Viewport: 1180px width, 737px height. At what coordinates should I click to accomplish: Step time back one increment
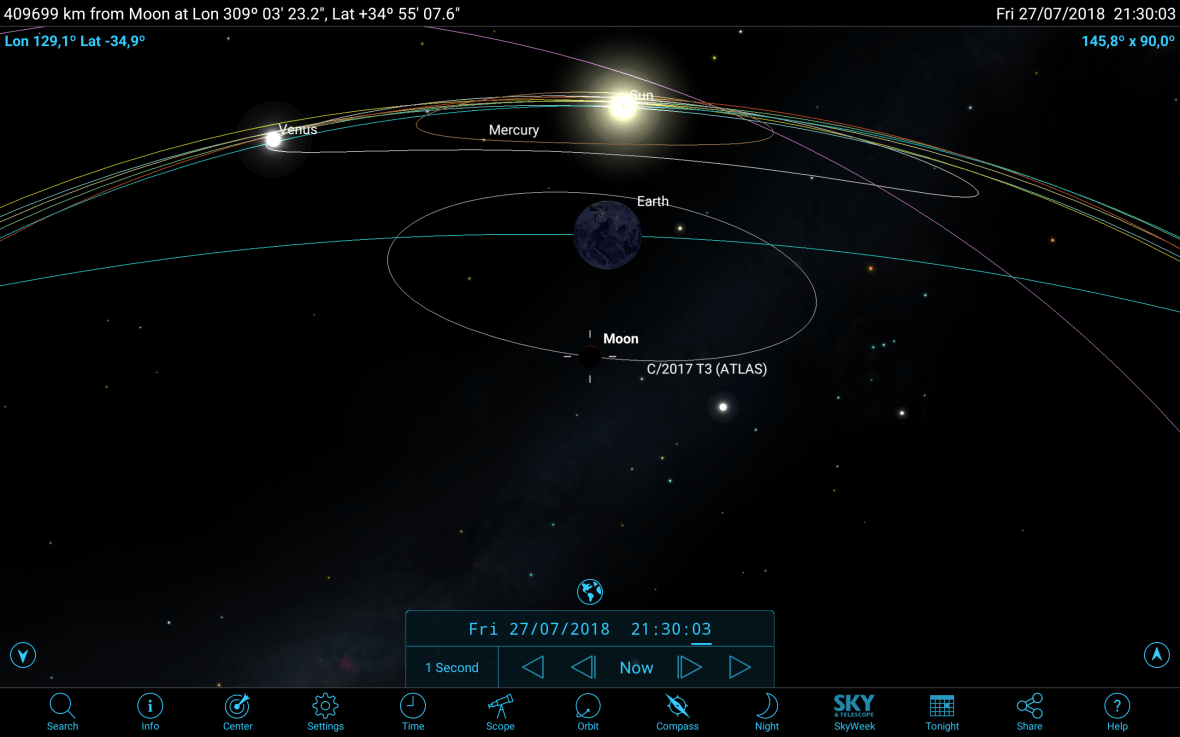(583, 668)
